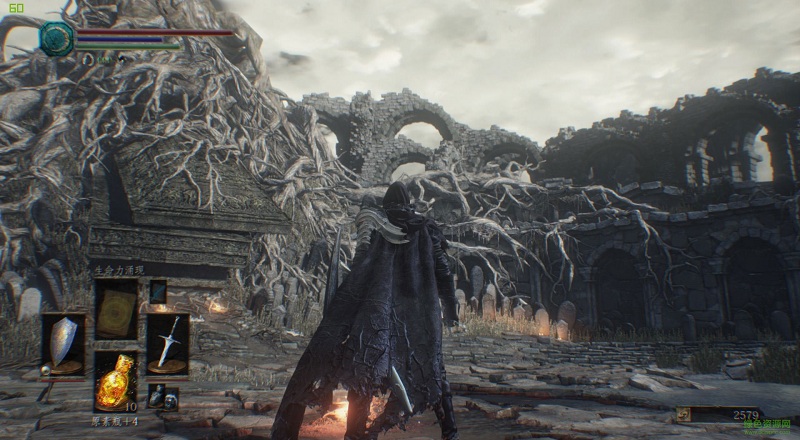Choose the left-hand shield slot
The height and width of the screenshot is (440, 800).
pos(63,343)
